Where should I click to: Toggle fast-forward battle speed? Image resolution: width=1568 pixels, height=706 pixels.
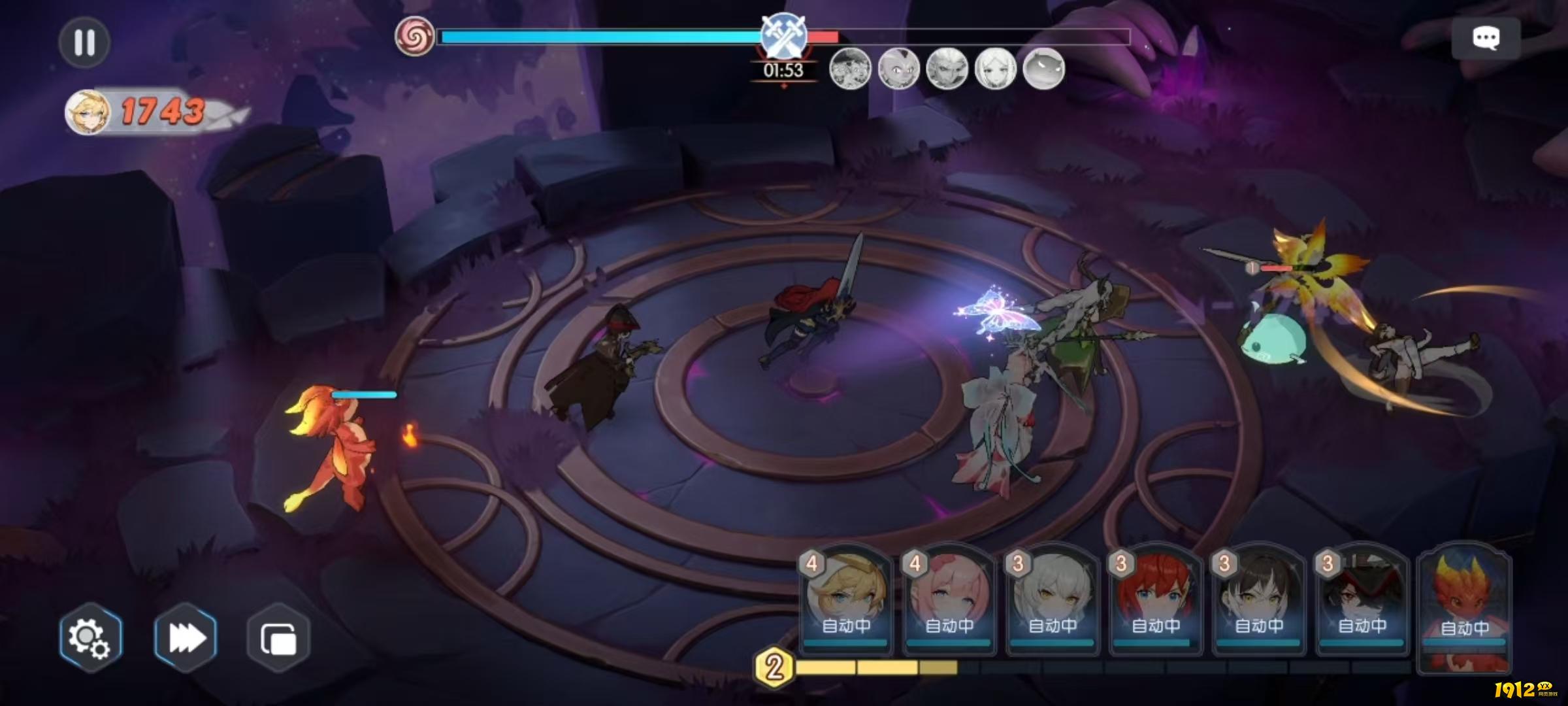(186, 637)
